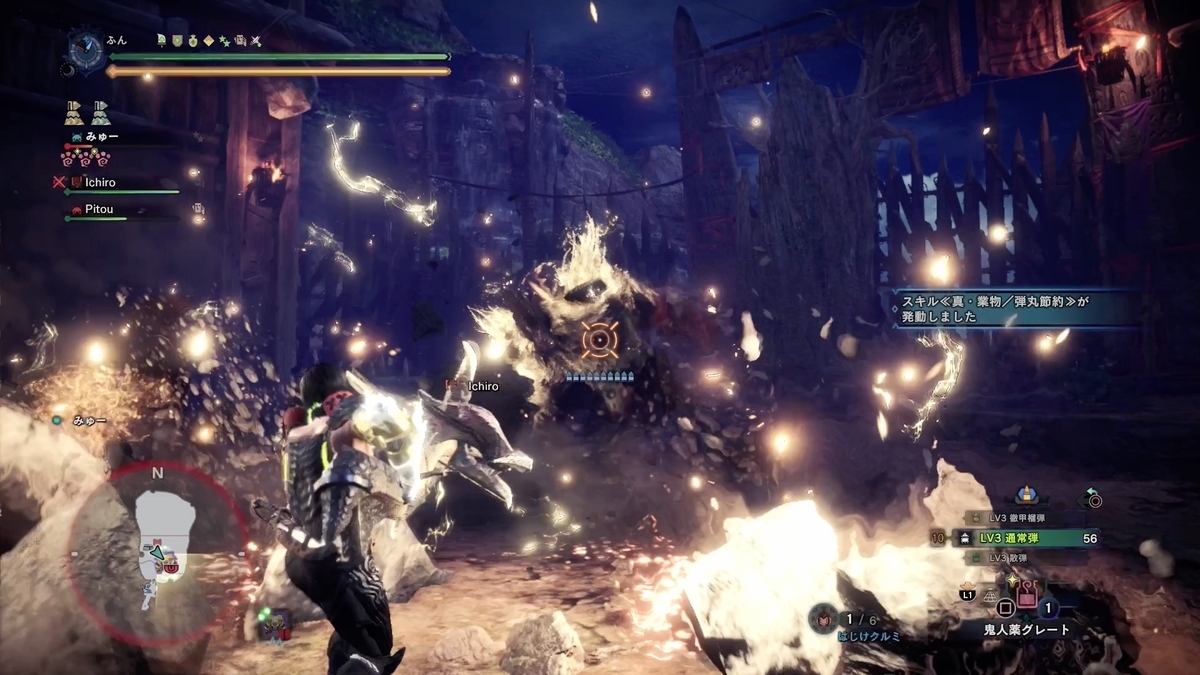The image size is (1200, 675).
Task: Click the special ammo icon above ammo list
Action: (1025, 495)
